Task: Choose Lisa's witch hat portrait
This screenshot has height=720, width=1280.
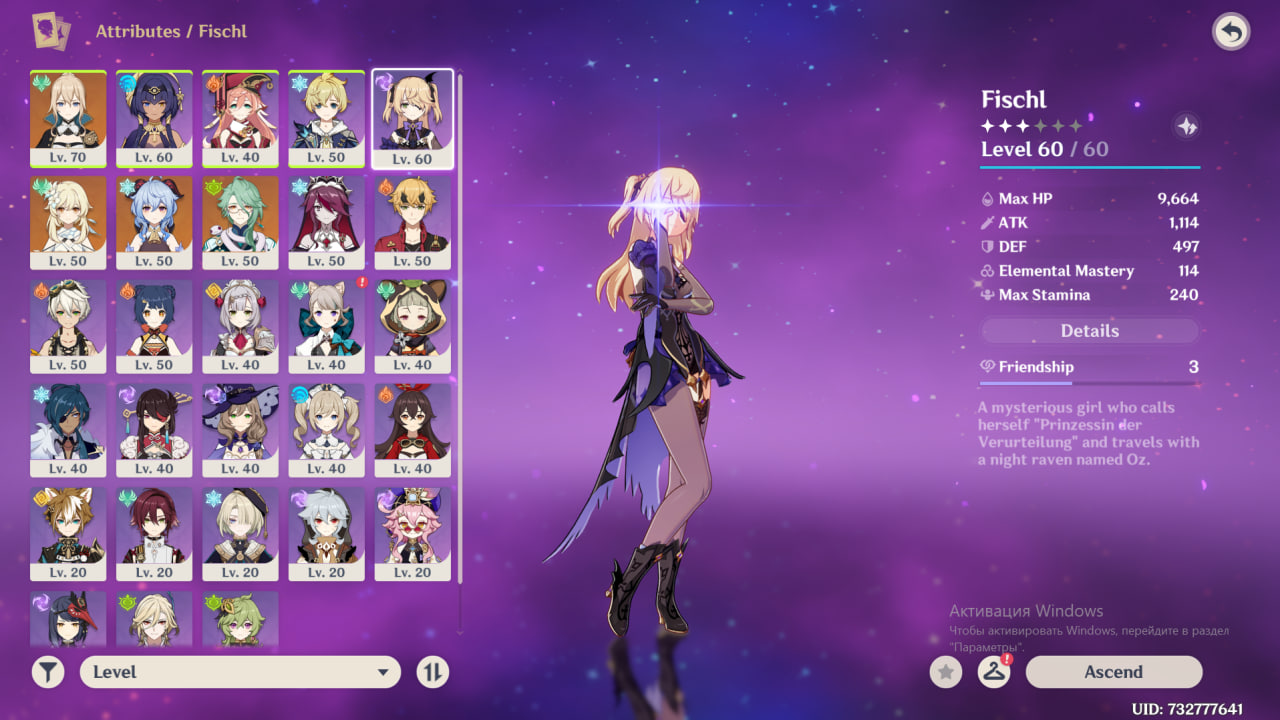Action: (240, 430)
